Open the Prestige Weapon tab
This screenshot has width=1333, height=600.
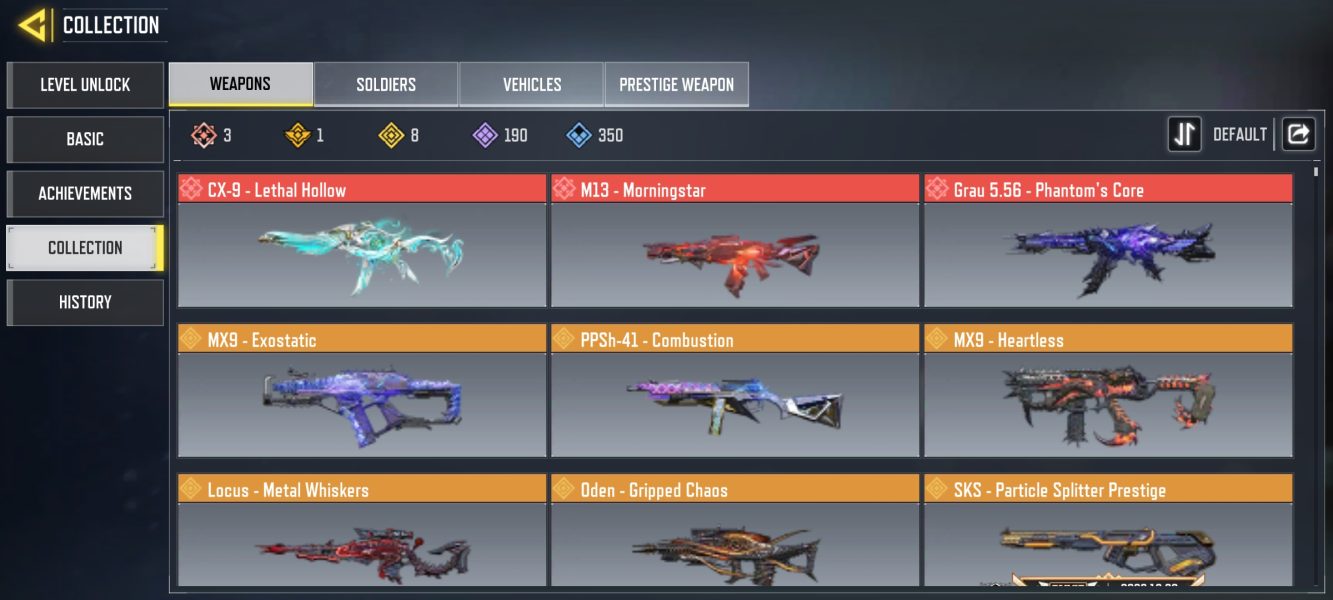677,84
